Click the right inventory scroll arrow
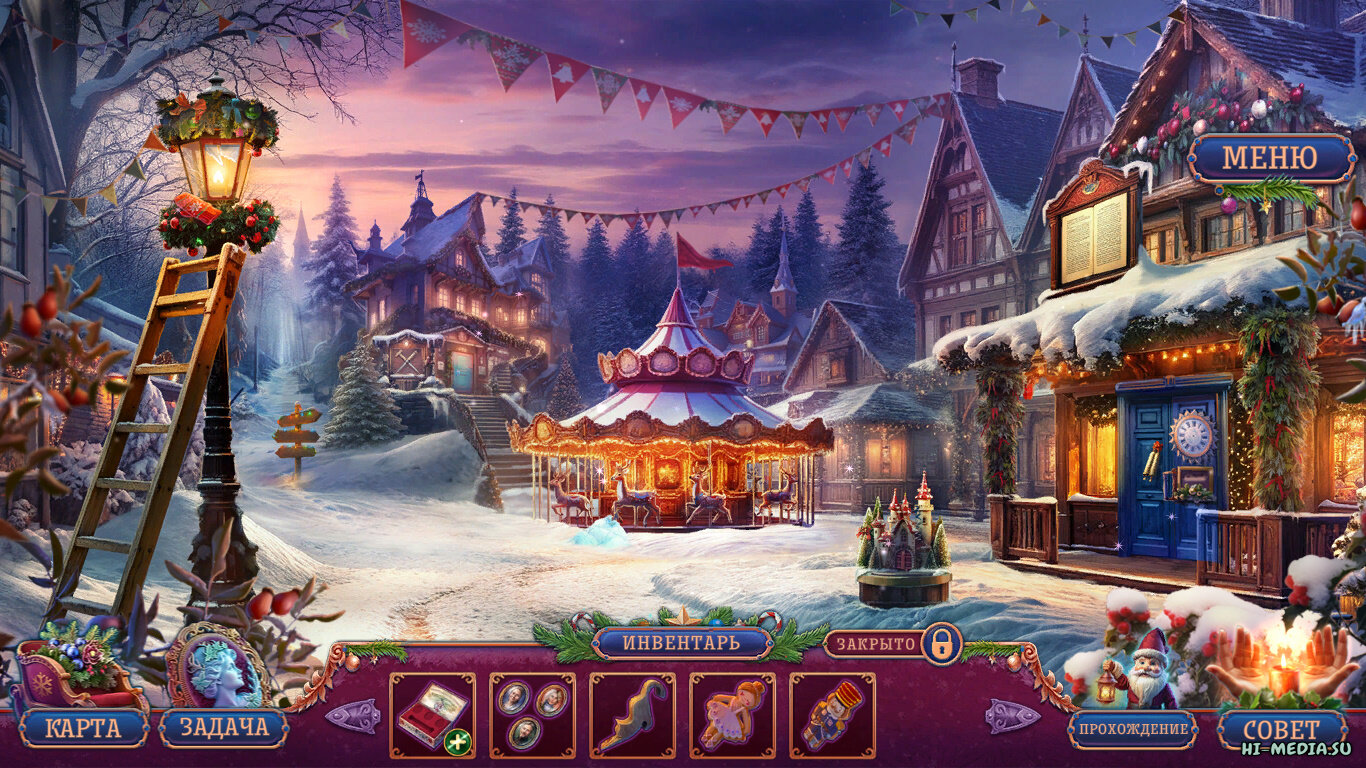Viewport: 1366px width, 768px height. point(1012,716)
